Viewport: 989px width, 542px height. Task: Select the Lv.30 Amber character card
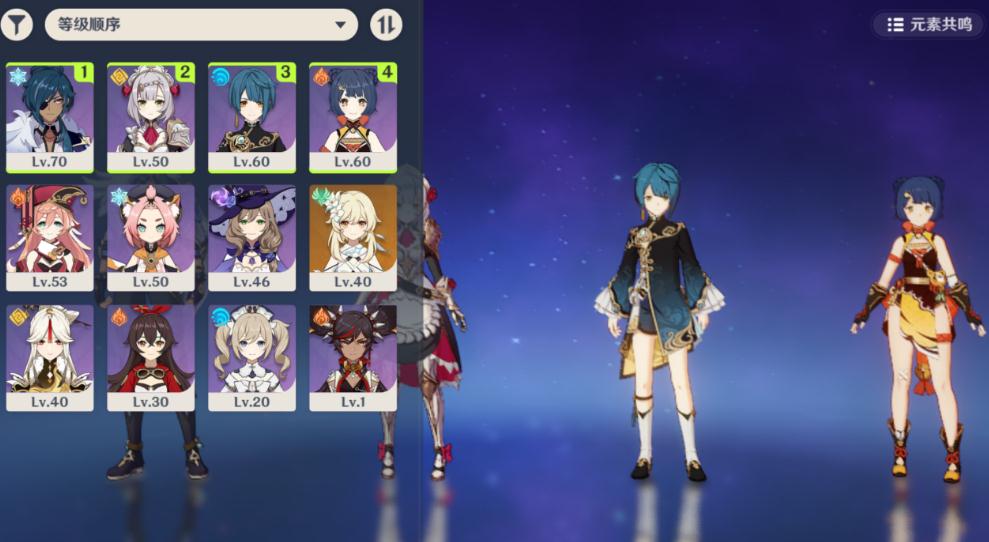[x=151, y=357]
